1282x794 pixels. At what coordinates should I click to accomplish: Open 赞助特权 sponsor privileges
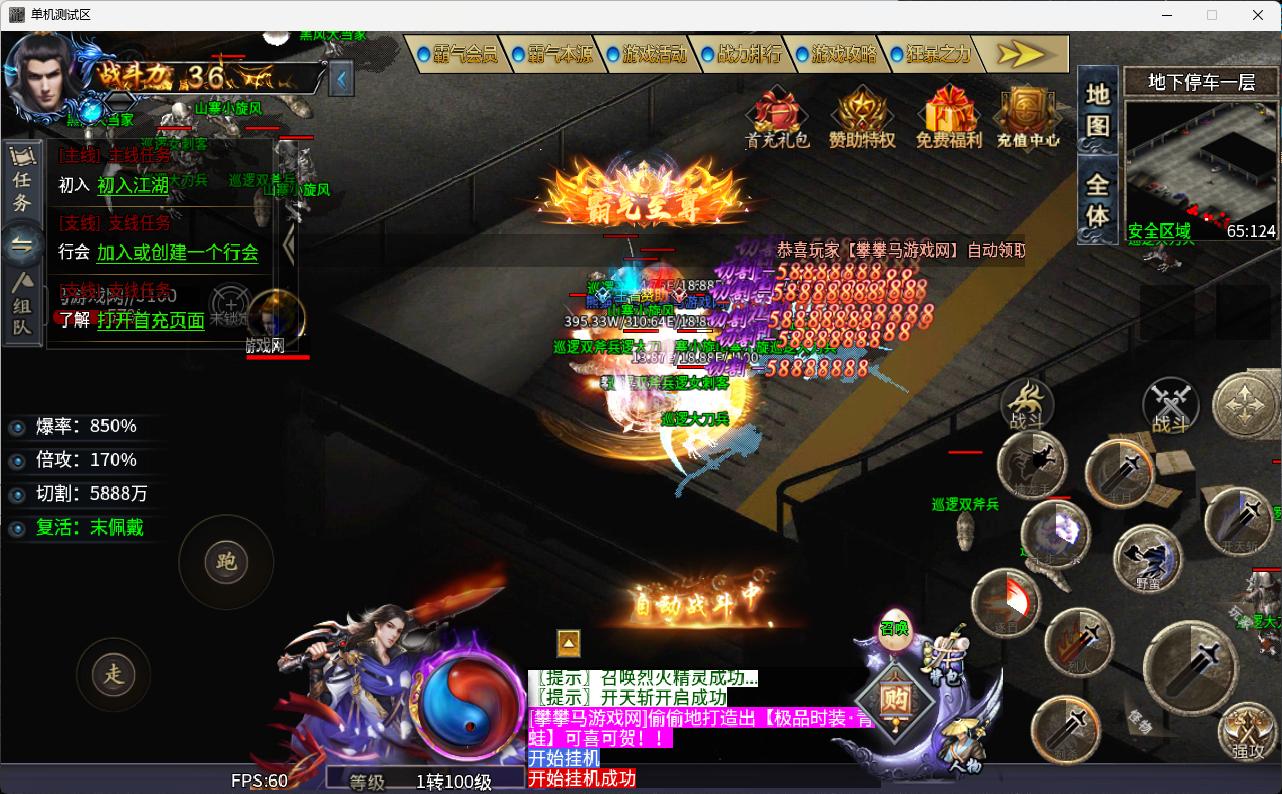[862, 118]
